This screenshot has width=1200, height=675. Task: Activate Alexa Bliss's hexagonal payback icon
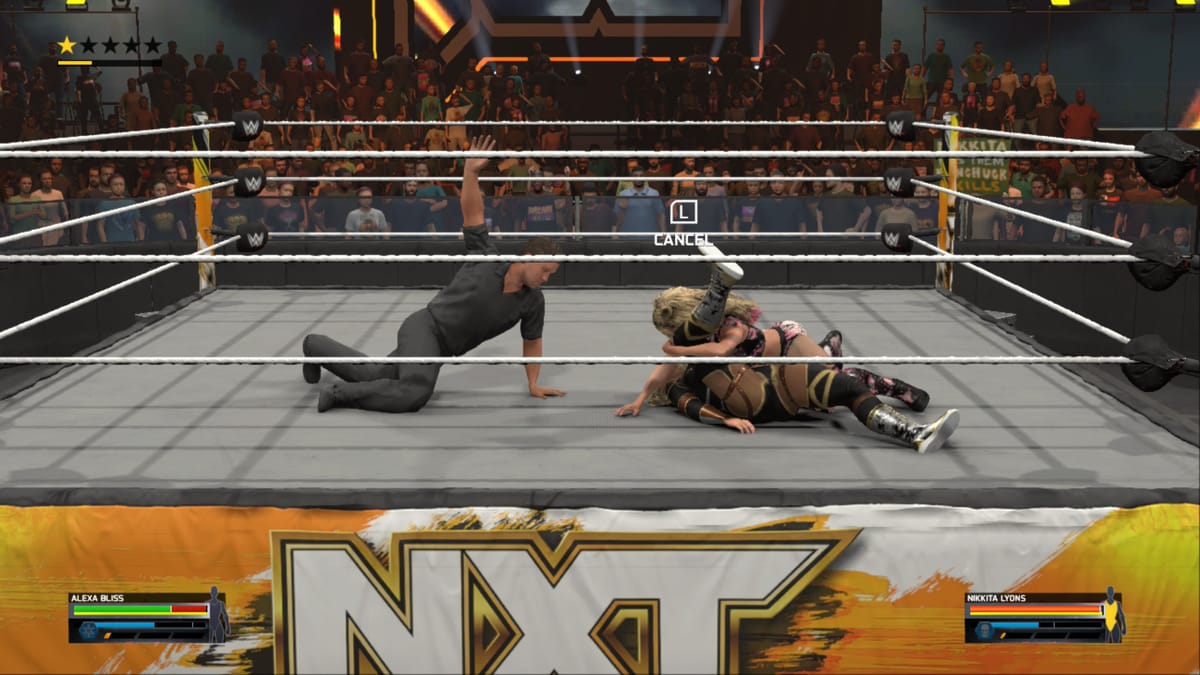click(x=86, y=630)
